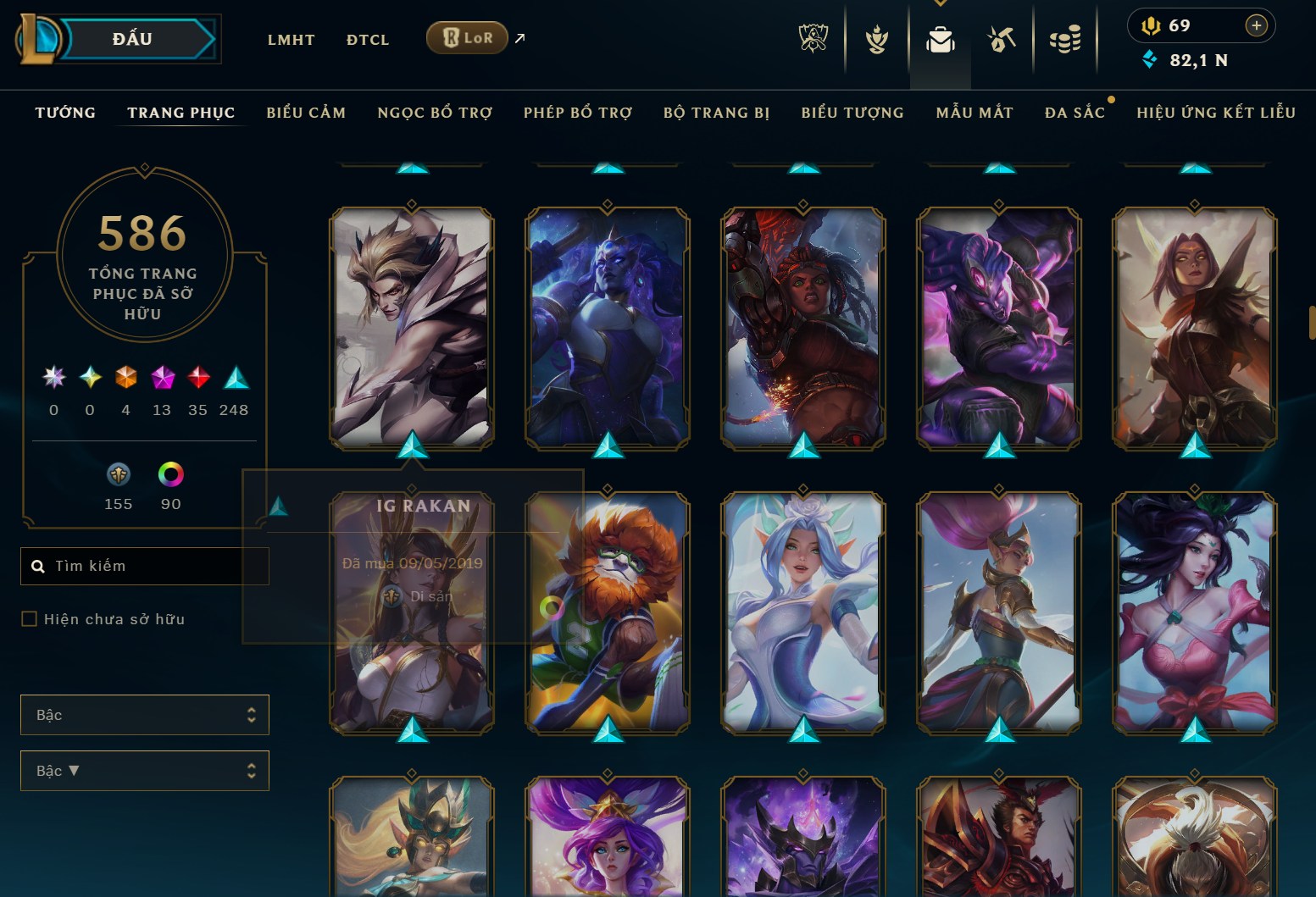The height and width of the screenshot is (897, 1316).
Task: Filter skins by the red gem rarity
Action: point(197,379)
